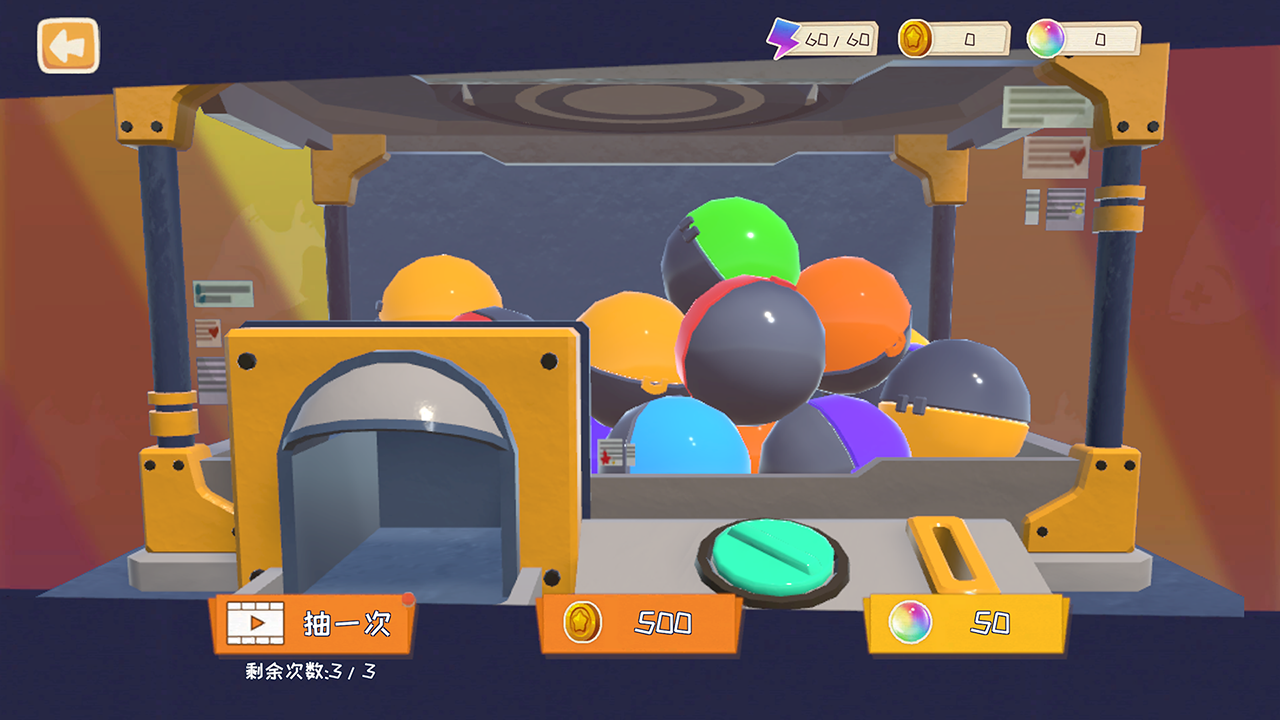
Task: Tap the lightning energy counter
Action: point(823,40)
